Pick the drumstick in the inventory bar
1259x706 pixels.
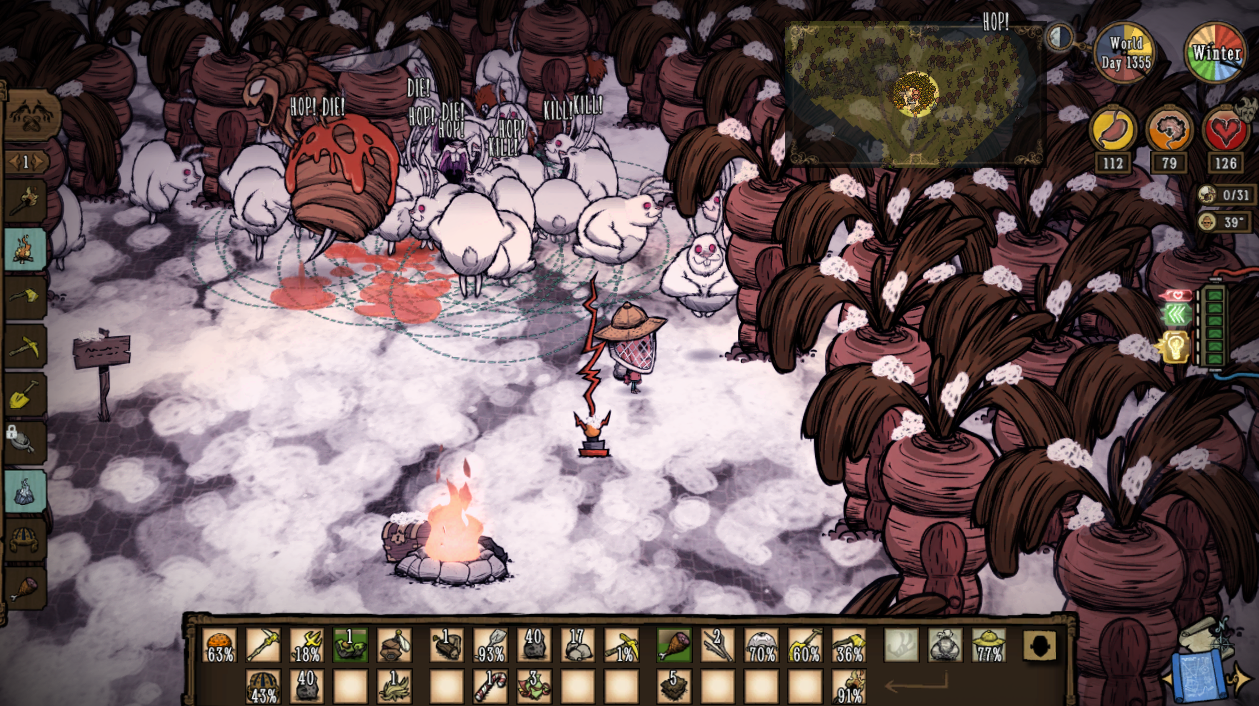coord(673,645)
